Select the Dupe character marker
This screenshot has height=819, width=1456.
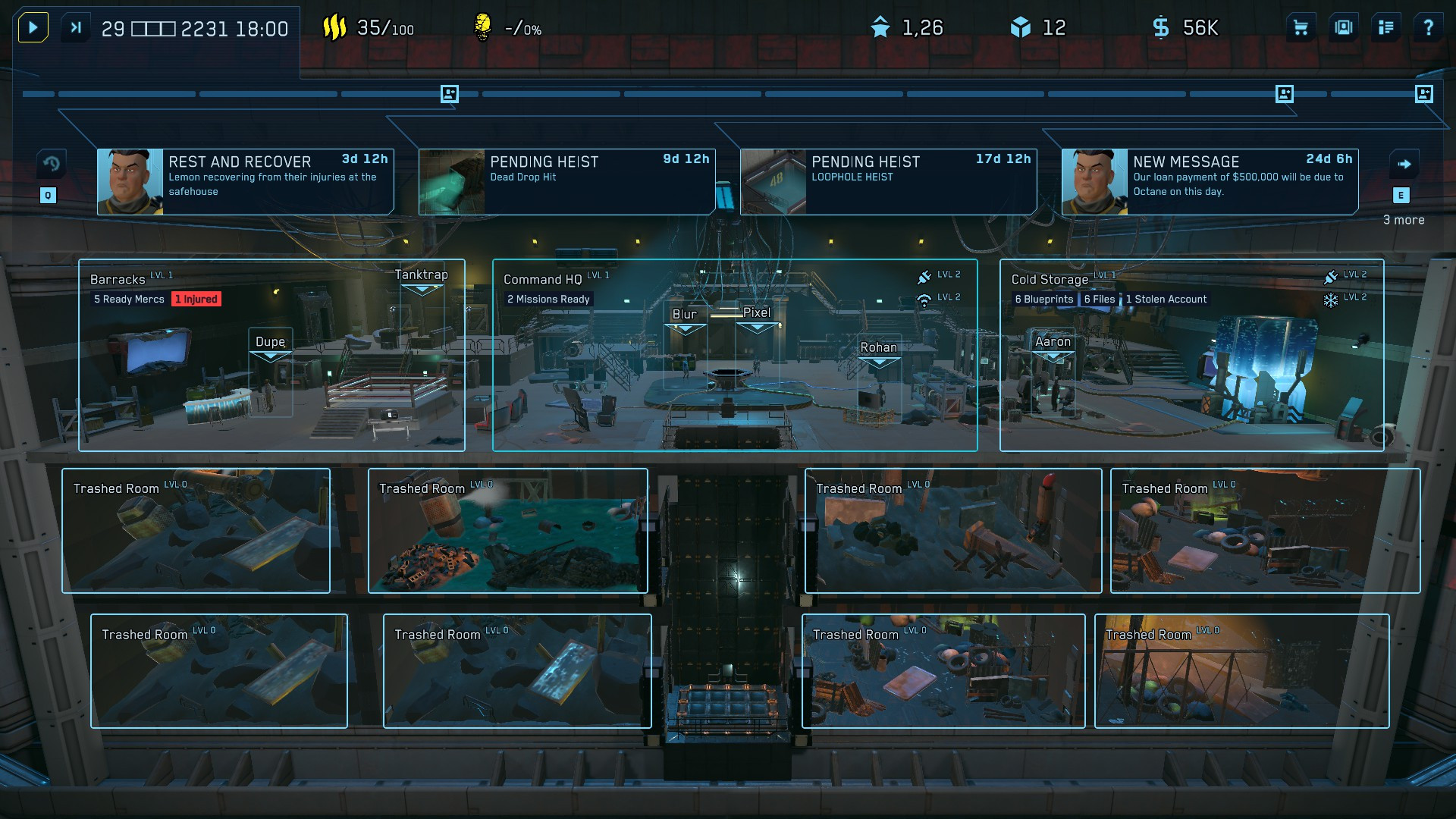click(271, 342)
